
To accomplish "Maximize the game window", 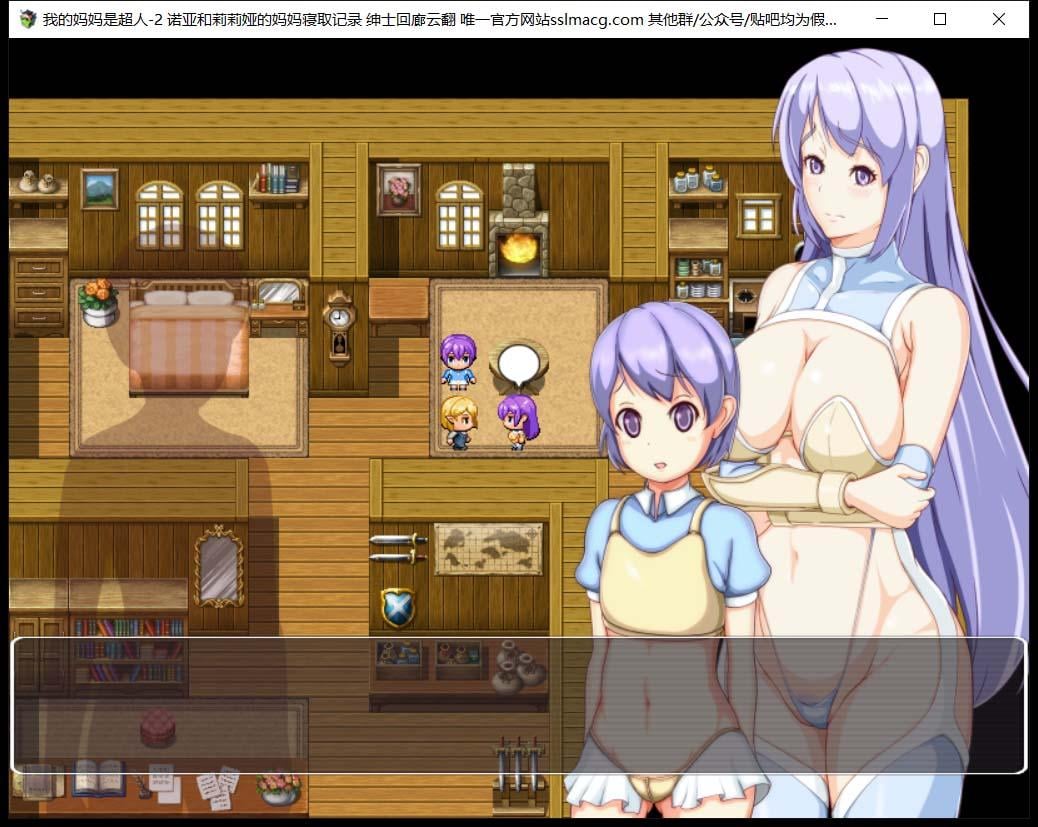I will pyautogui.click(x=939, y=19).
